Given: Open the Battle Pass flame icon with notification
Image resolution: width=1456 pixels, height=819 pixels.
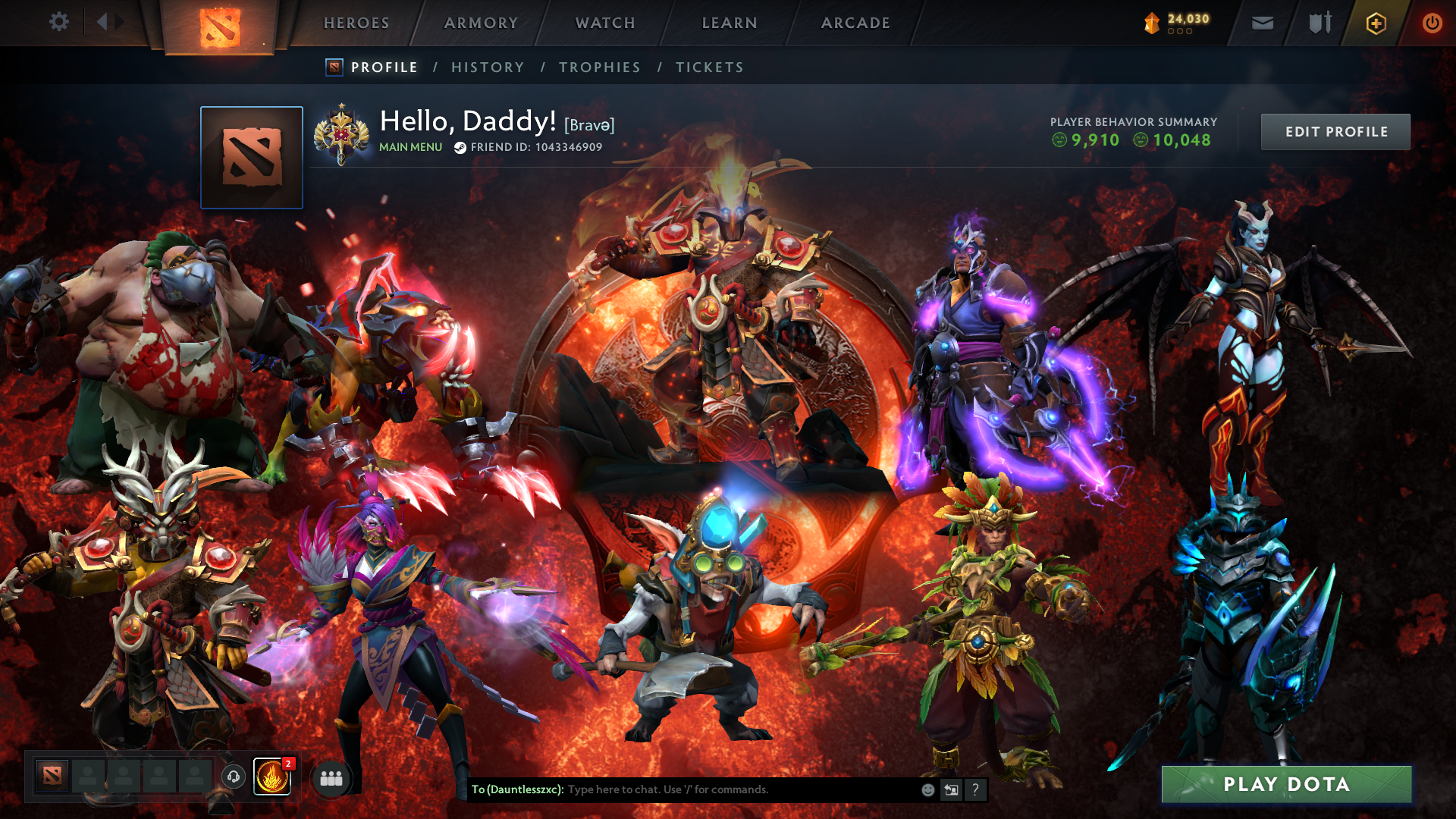Looking at the screenshot, I should [272, 777].
